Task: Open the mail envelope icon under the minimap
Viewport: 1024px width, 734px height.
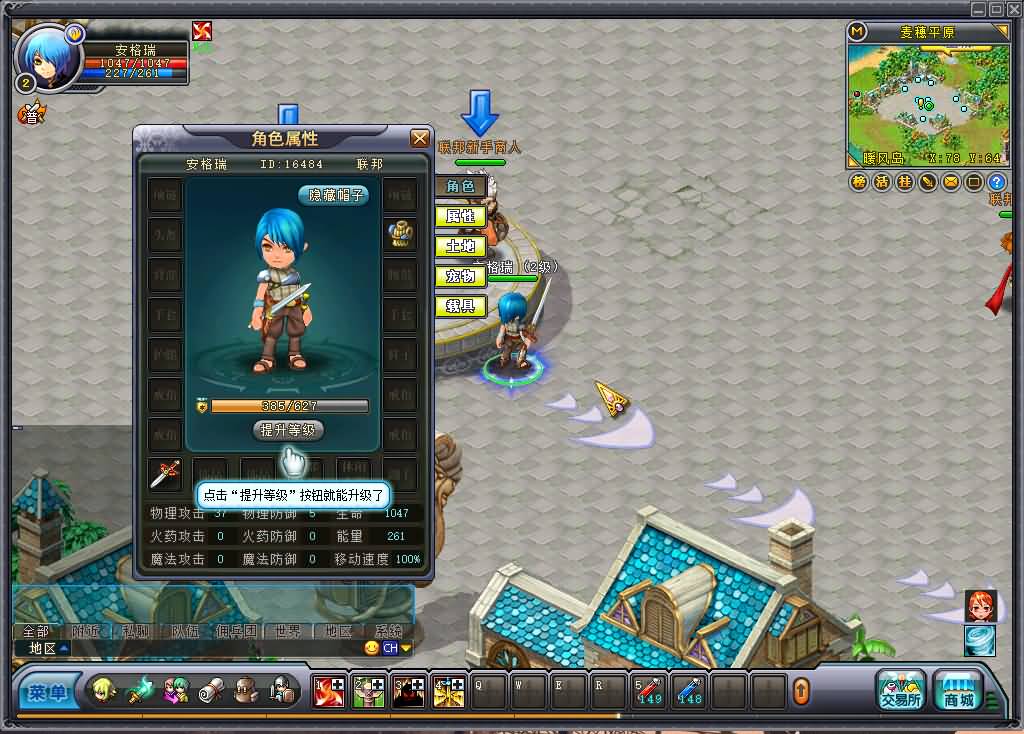Action: [951, 182]
